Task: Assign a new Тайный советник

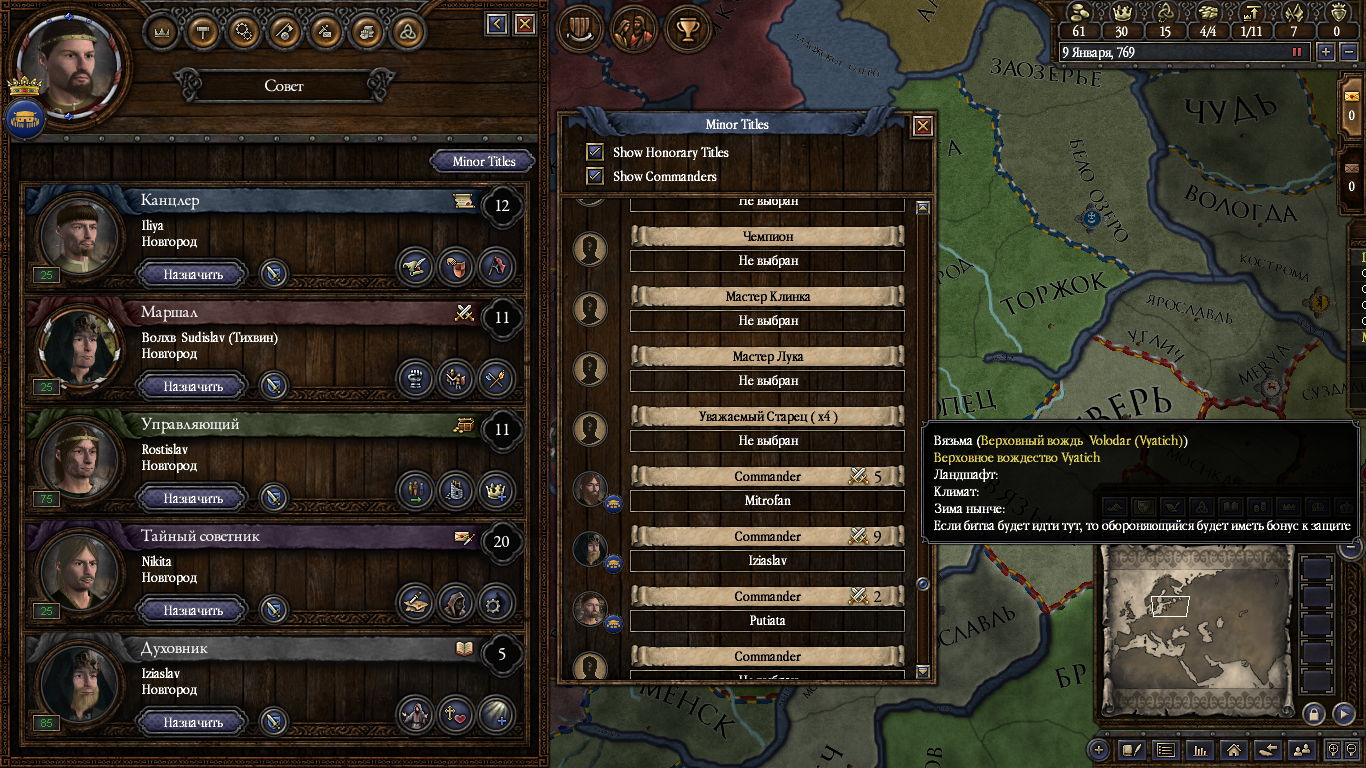Action: (x=193, y=610)
